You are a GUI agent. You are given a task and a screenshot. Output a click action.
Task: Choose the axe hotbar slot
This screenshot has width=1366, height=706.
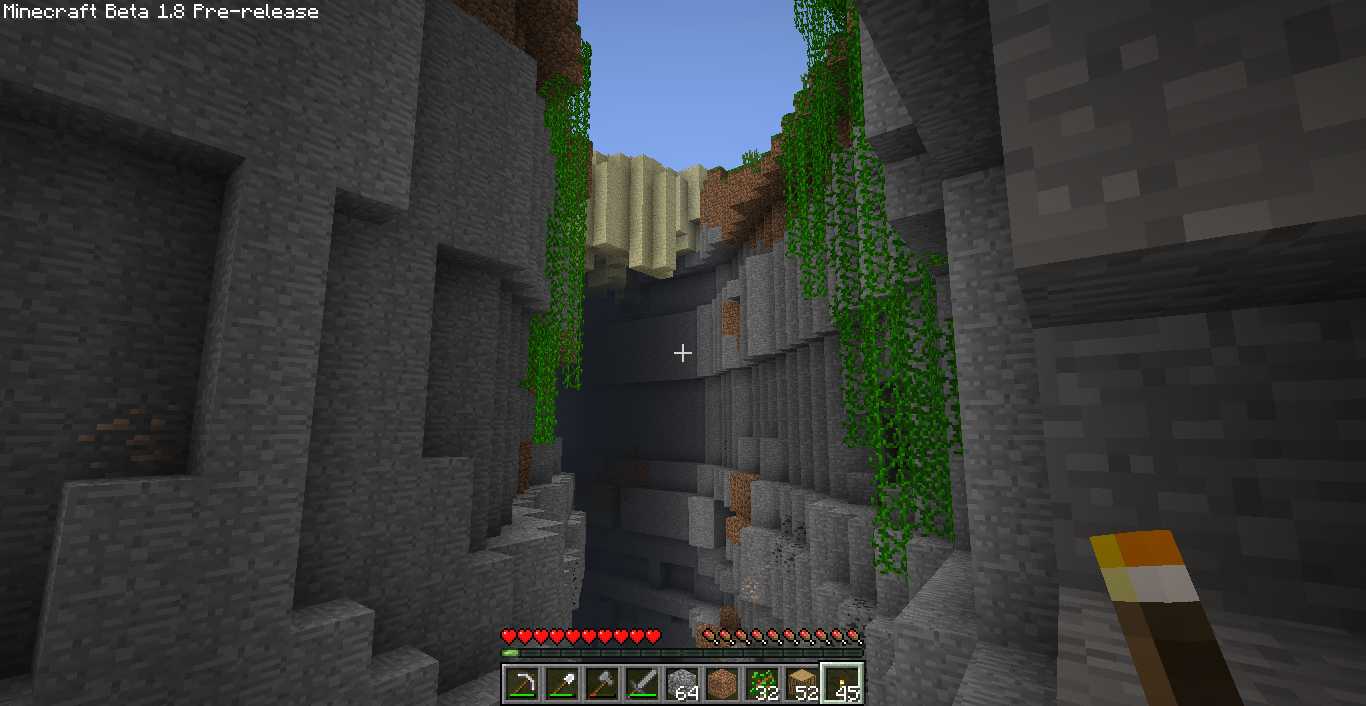pyautogui.click(x=602, y=683)
